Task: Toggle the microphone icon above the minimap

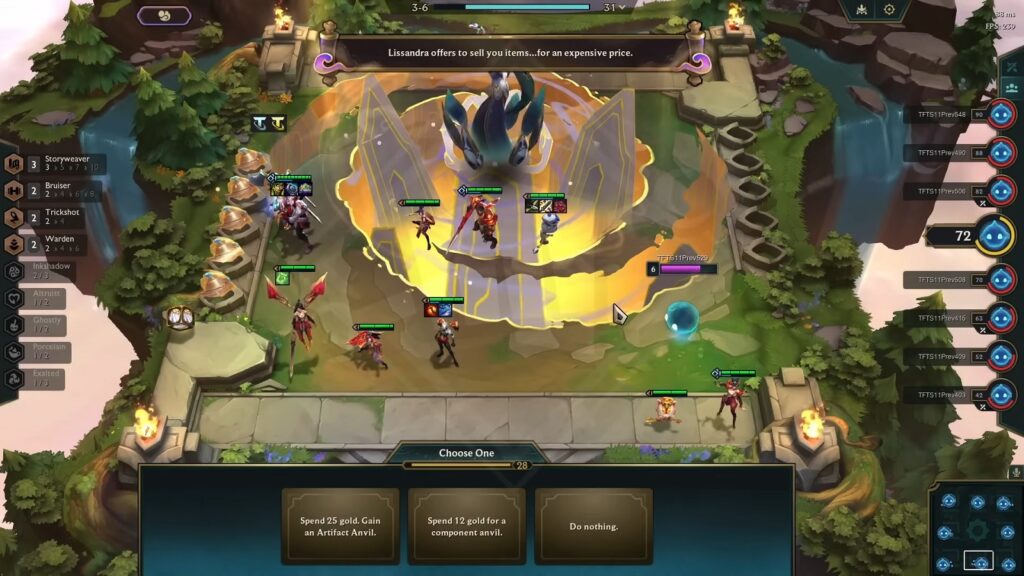Action: point(1015,472)
